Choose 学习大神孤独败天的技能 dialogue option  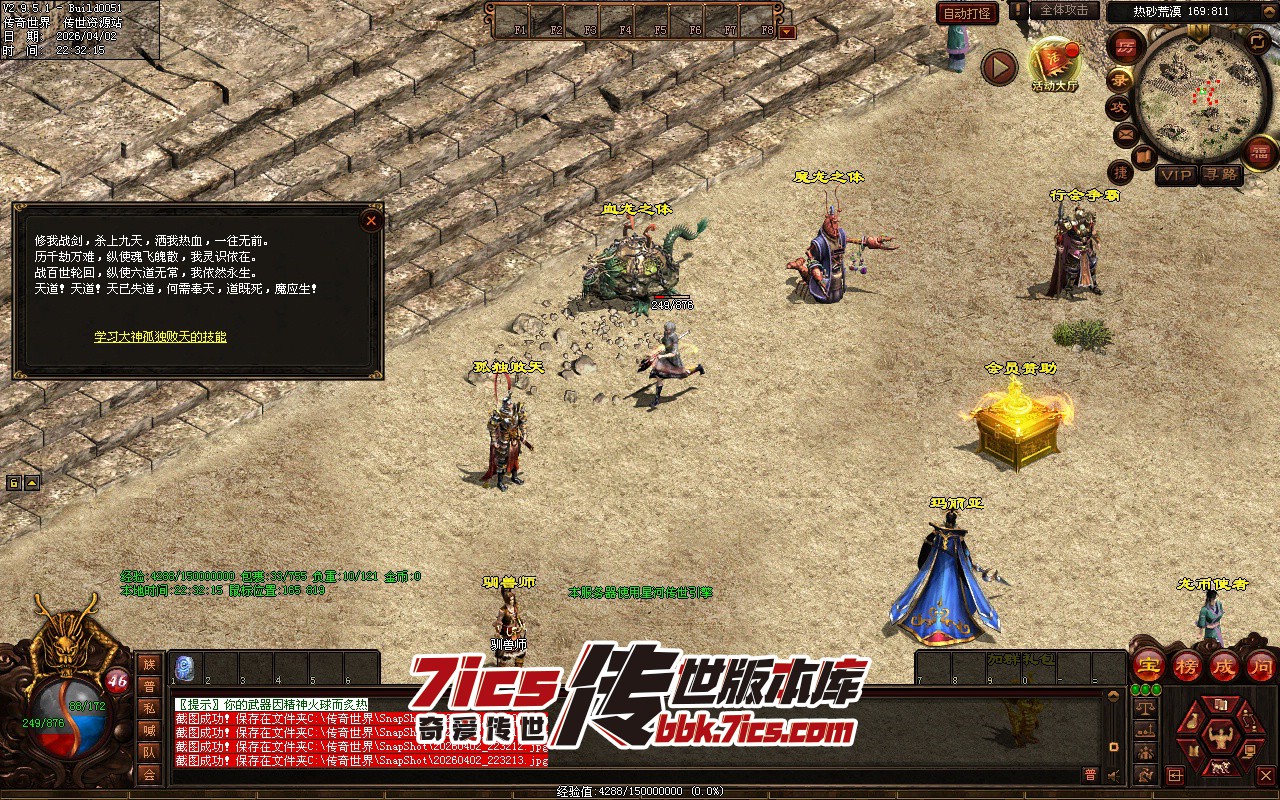coord(160,337)
